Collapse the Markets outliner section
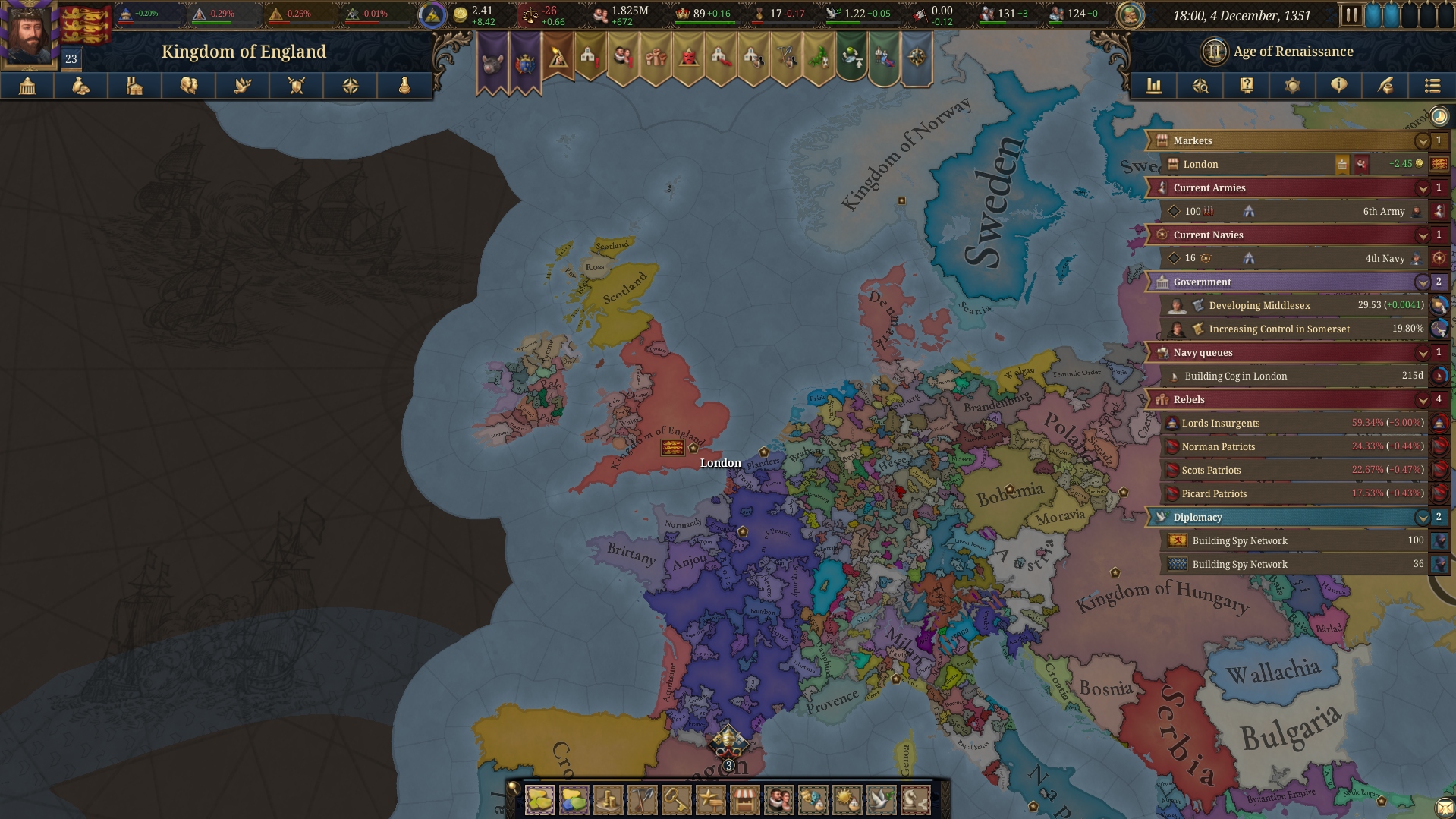This screenshot has height=819, width=1456. click(1423, 141)
